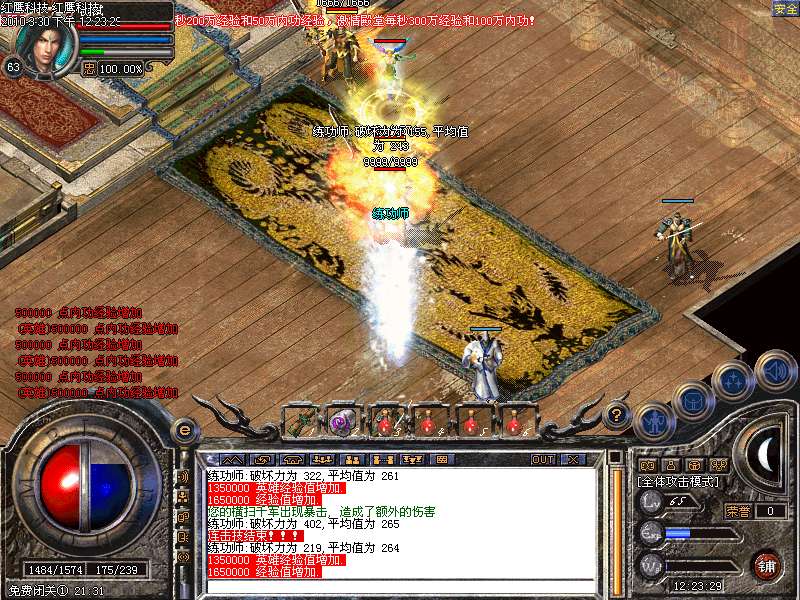This screenshot has width=800, height=600.
Task: Open the skills round button with stars
Action: pyautogui.click(x=735, y=381)
